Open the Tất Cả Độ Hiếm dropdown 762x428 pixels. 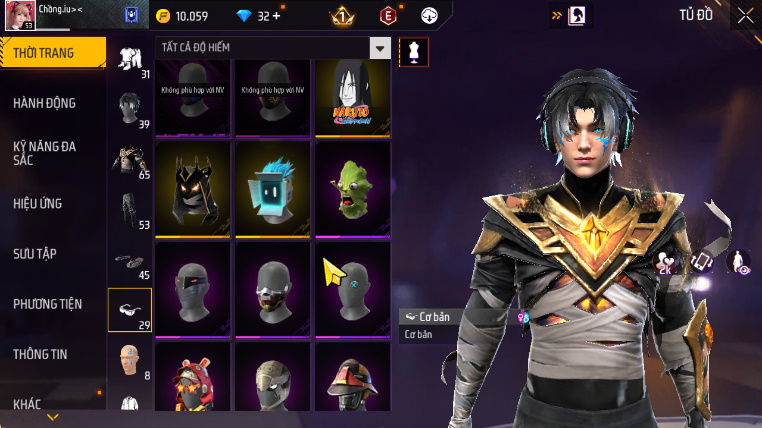coord(380,48)
